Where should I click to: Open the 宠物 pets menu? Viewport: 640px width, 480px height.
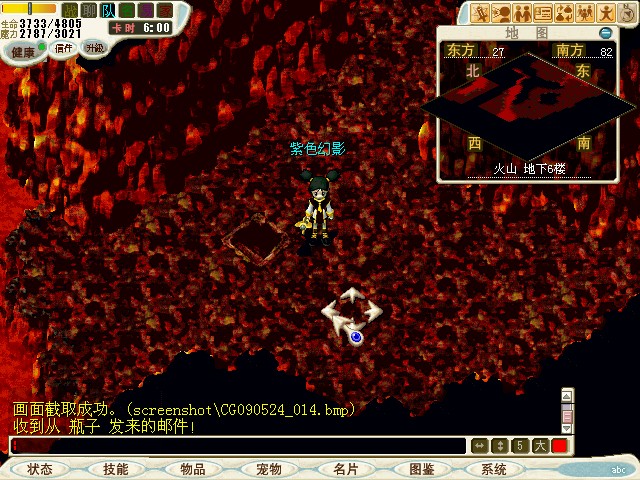pyautogui.click(x=268, y=469)
